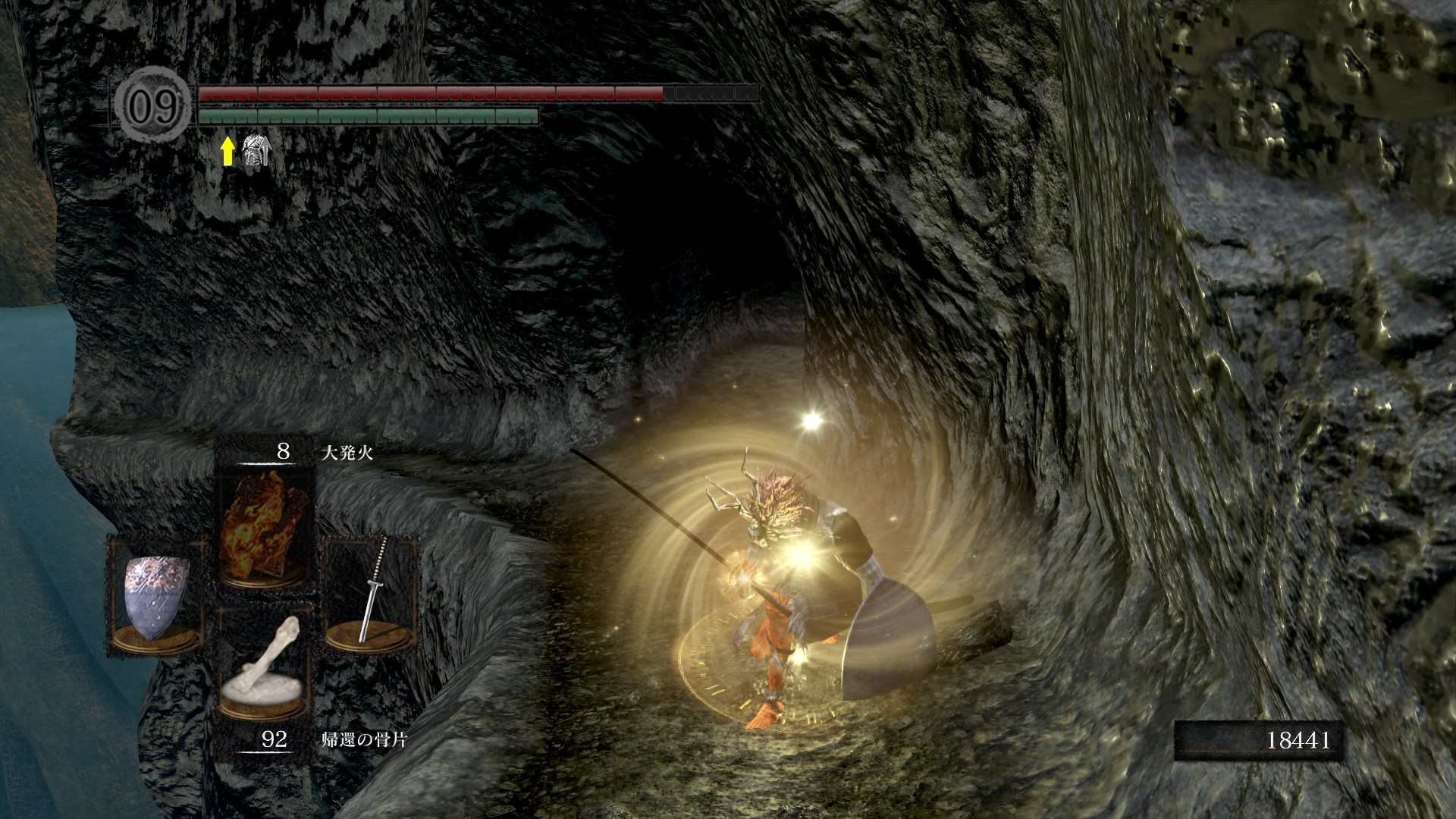Viewport: 1456px width, 819px height.
Task: Select the katana weapon slot
Action: coord(372,593)
